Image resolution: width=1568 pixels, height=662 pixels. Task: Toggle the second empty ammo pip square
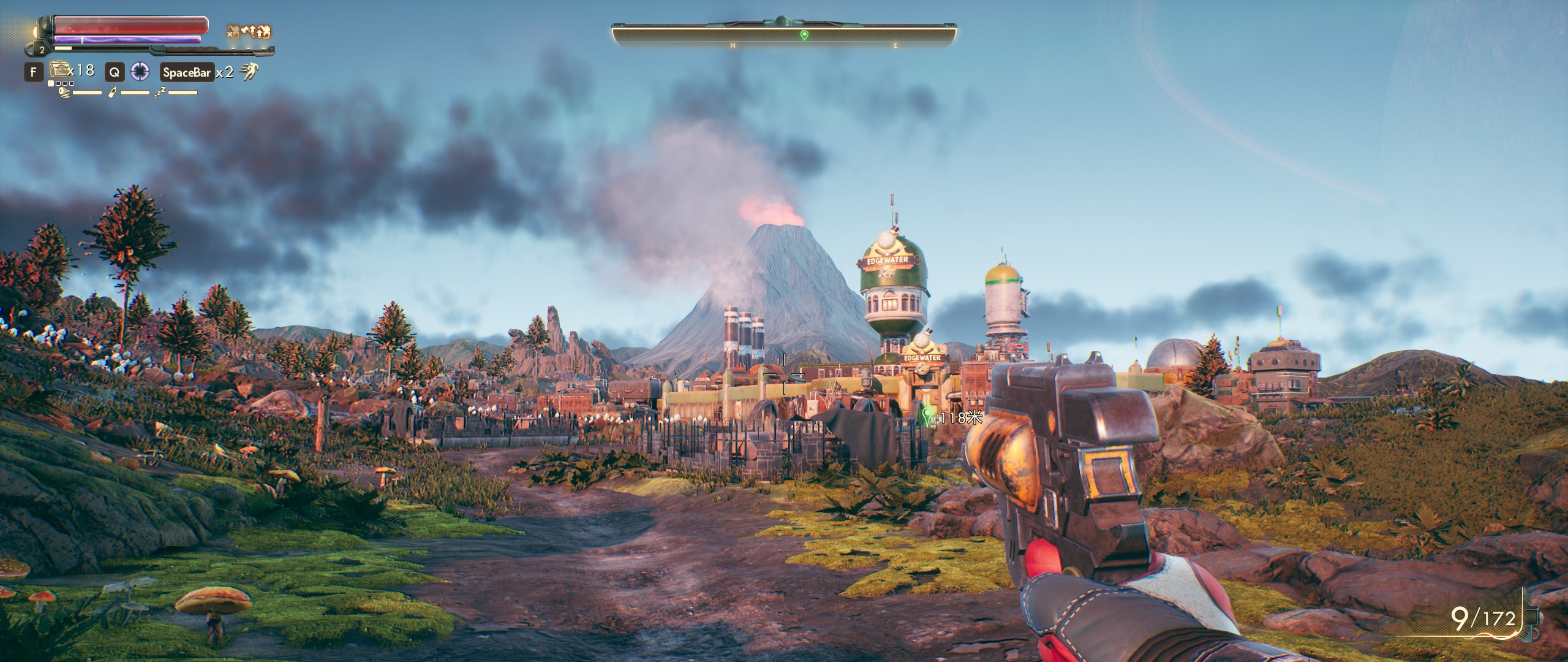click(58, 84)
